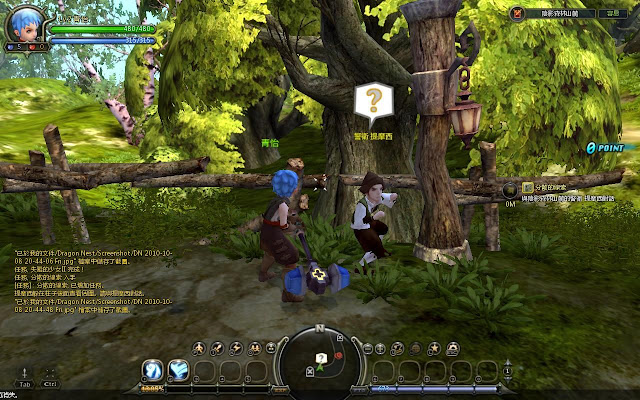The height and width of the screenshot is (400, 640).
Task: Click the blue-haired character portrait
Action: point(25,24)
